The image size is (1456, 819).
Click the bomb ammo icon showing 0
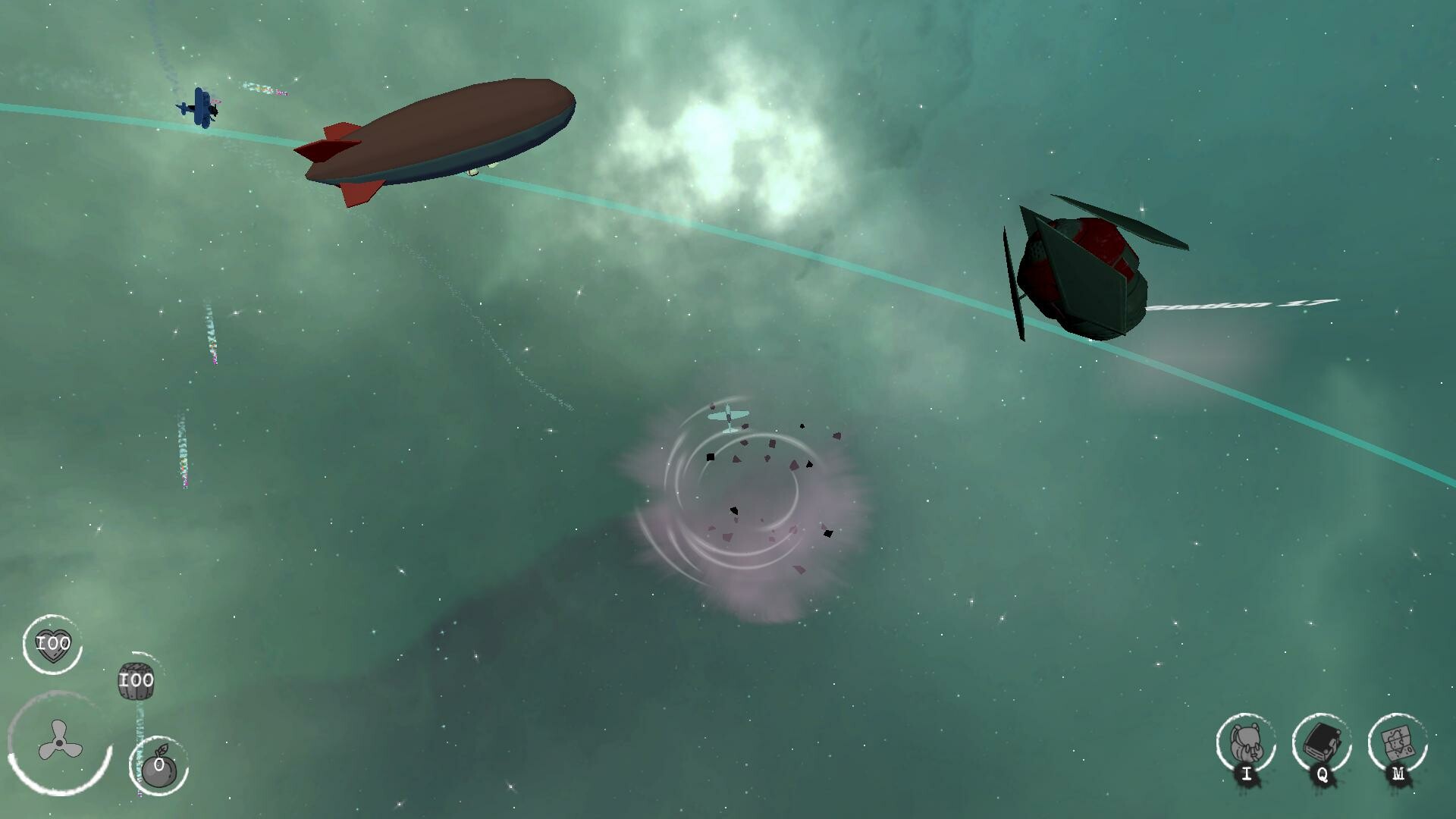pos(157,768)
